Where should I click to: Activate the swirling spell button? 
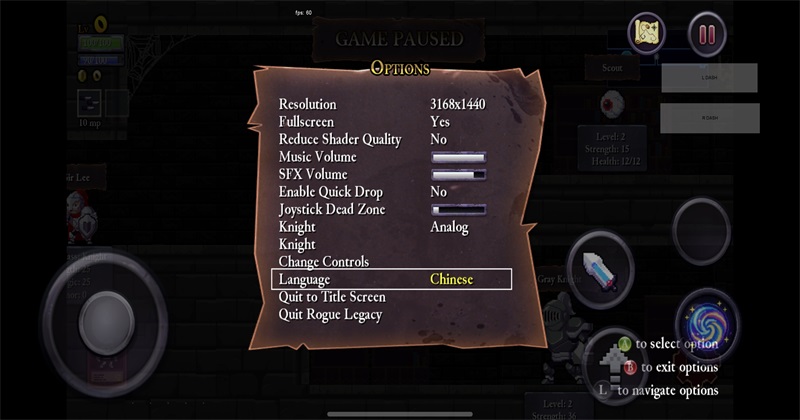tap(708, 322)
